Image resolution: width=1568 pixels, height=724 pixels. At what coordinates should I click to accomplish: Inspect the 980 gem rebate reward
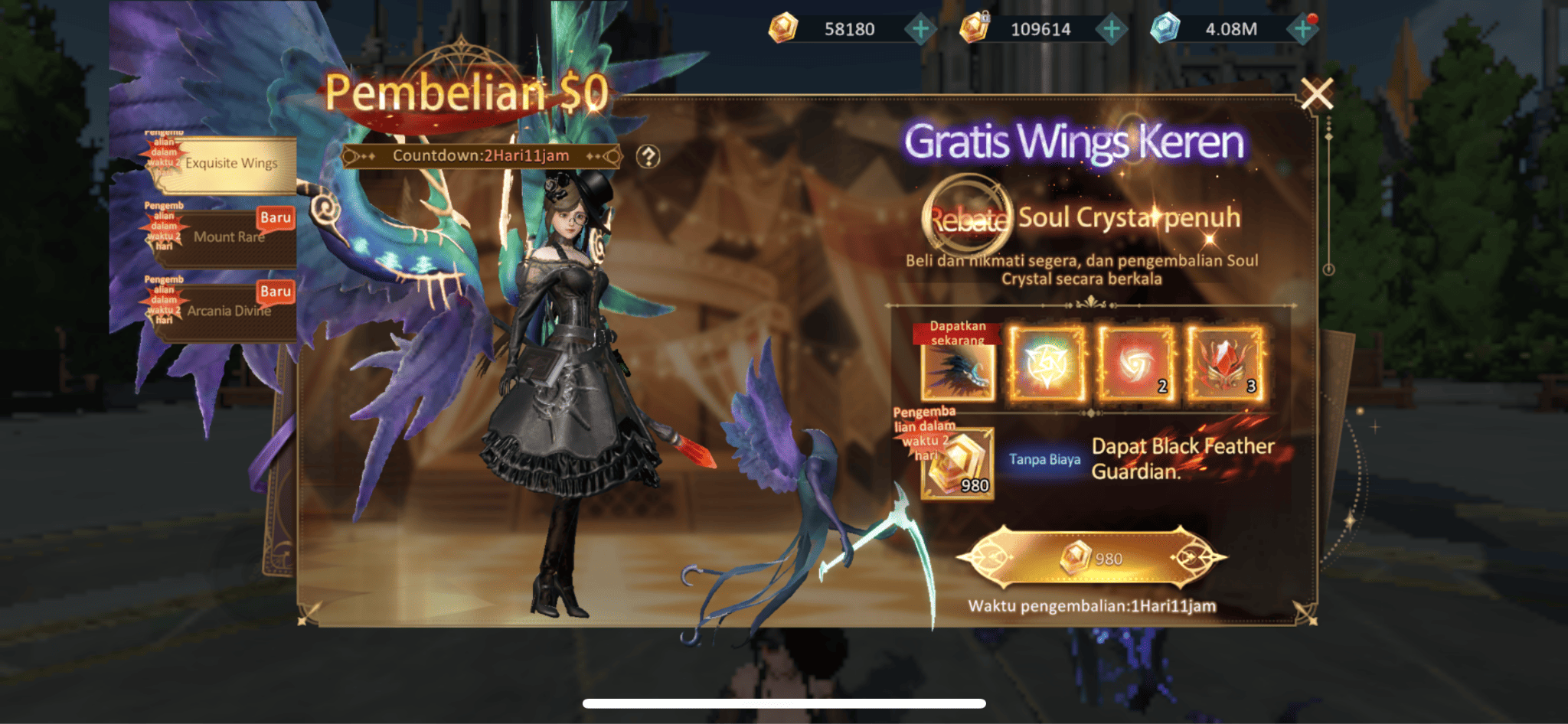(x=957, y=465)
